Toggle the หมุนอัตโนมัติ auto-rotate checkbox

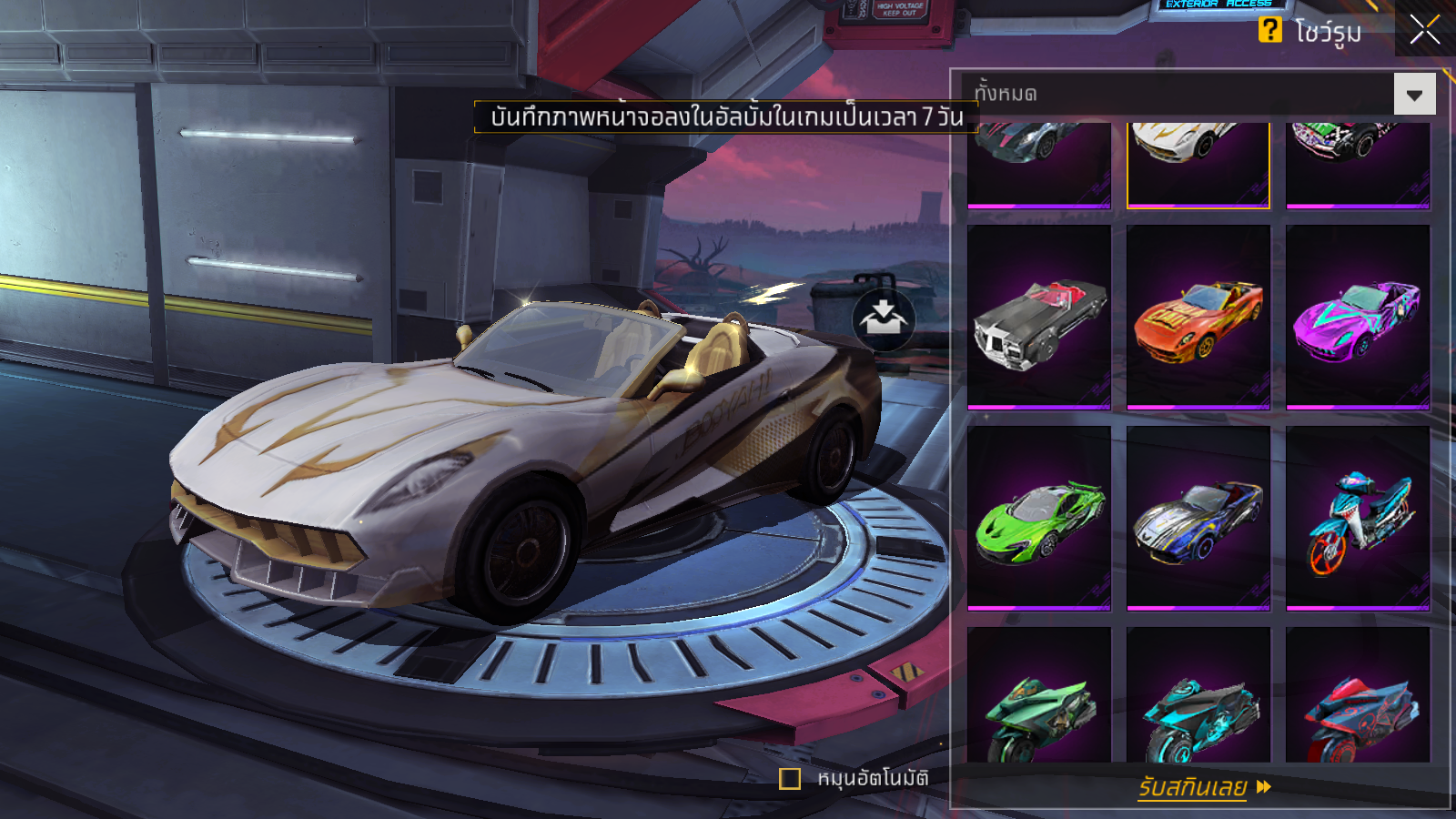point(790,779)
